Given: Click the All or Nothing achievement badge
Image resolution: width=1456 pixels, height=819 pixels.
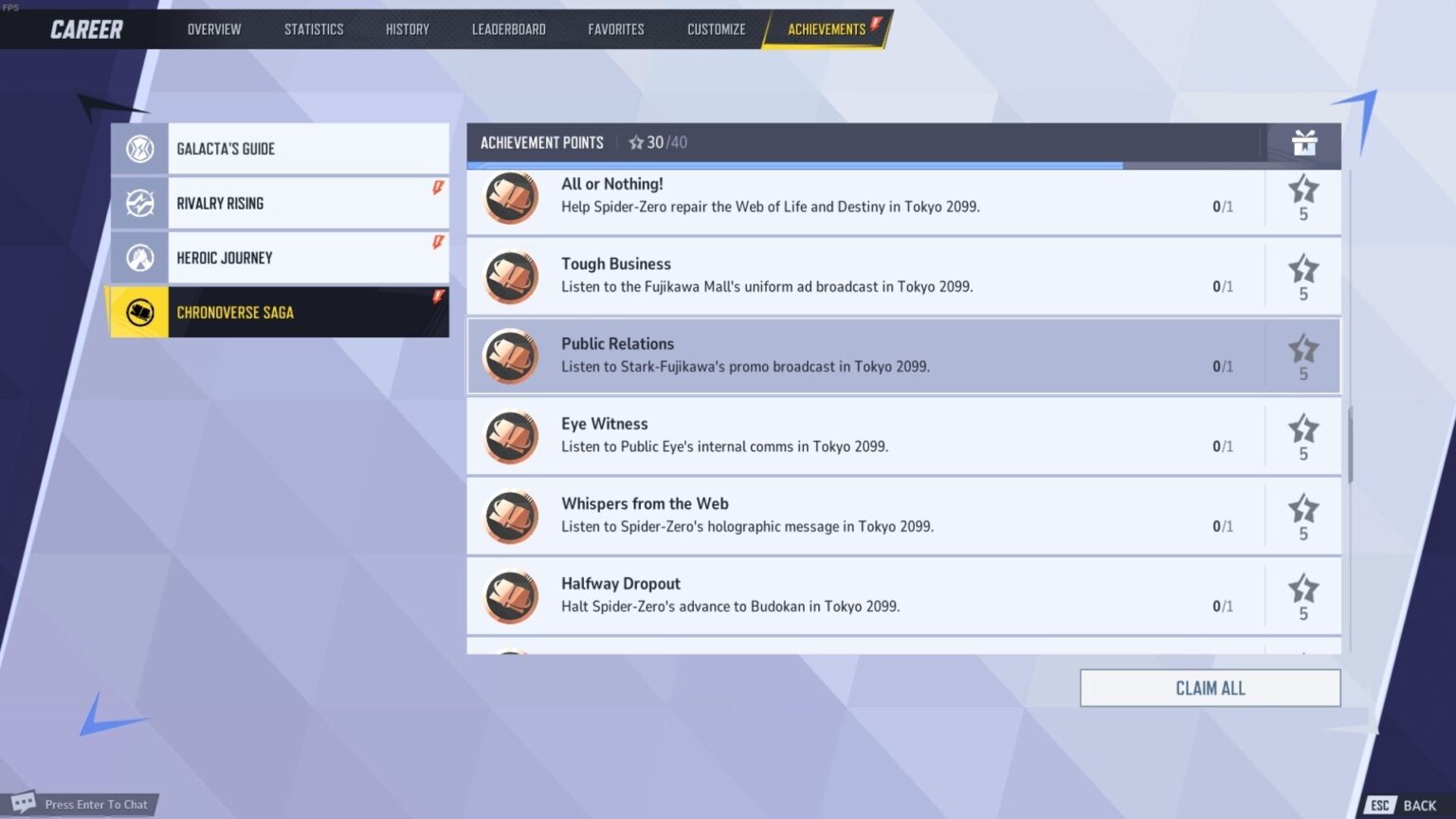Looking at the screenshot, I should [510, 198].
